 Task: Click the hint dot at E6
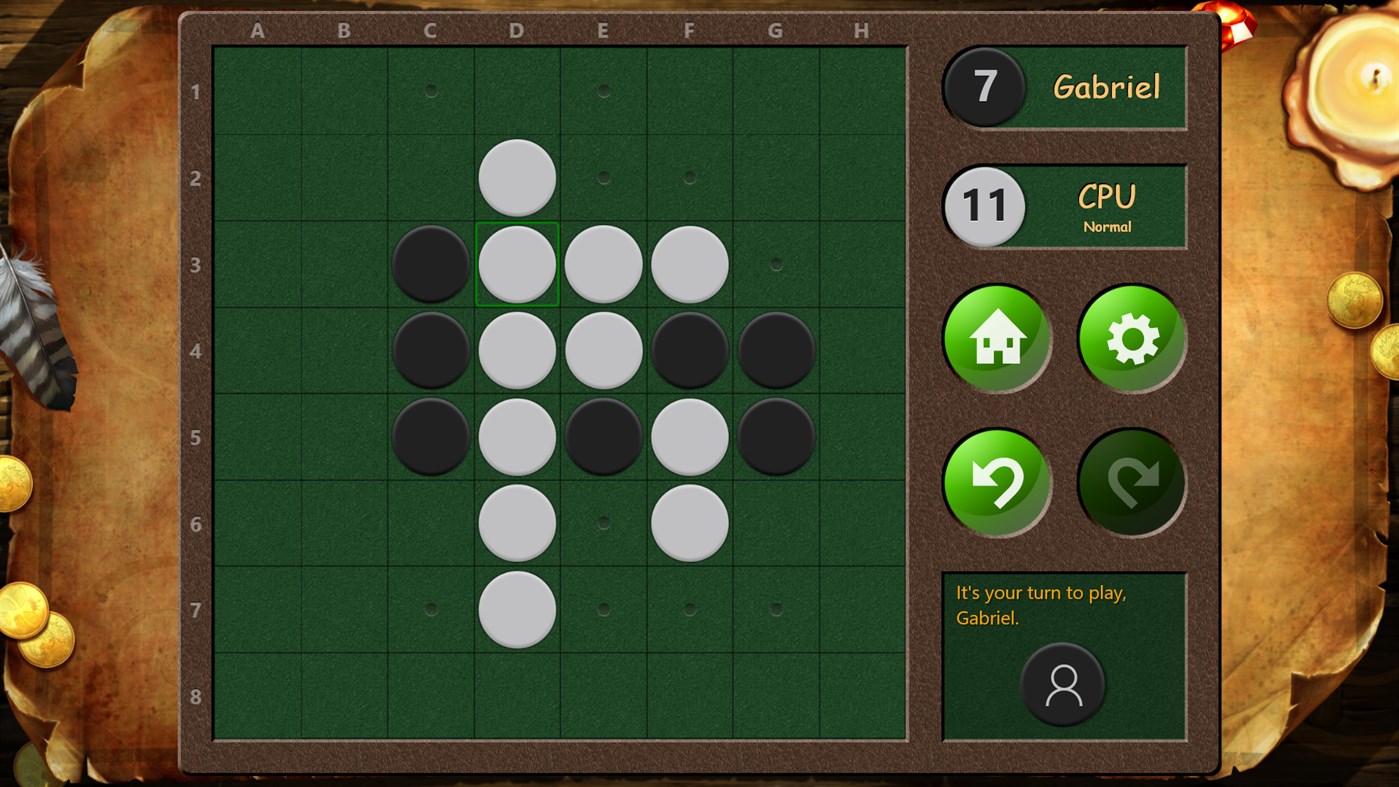603,521
